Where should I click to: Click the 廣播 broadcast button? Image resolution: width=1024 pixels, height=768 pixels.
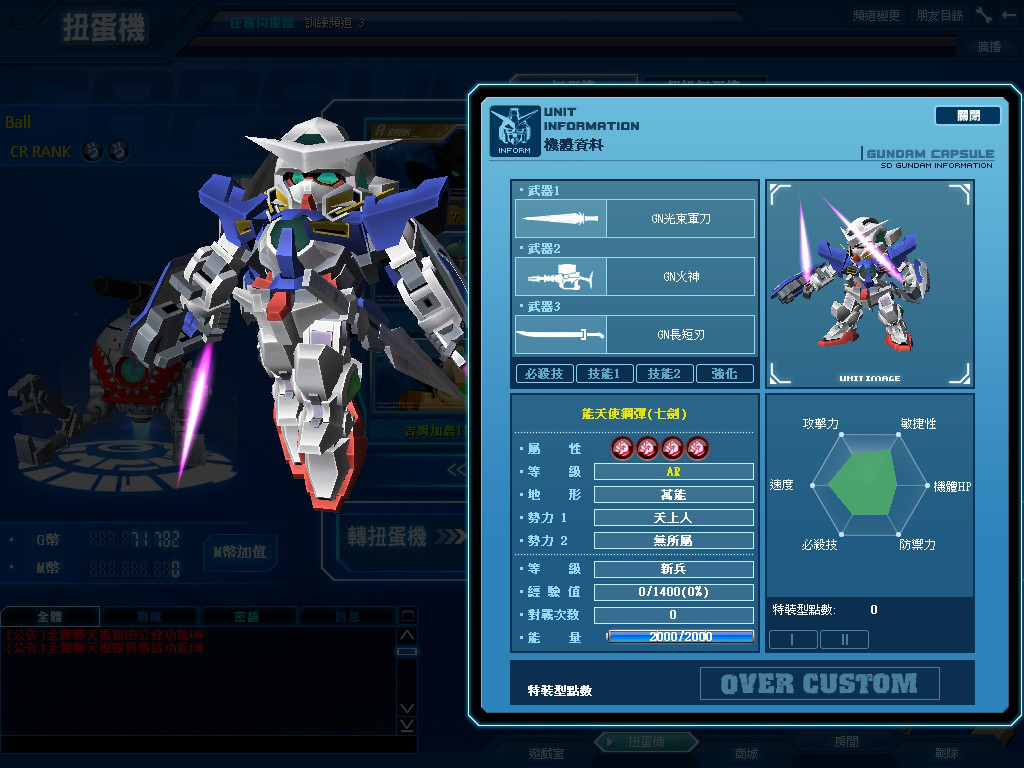click(x=988, y=47)
